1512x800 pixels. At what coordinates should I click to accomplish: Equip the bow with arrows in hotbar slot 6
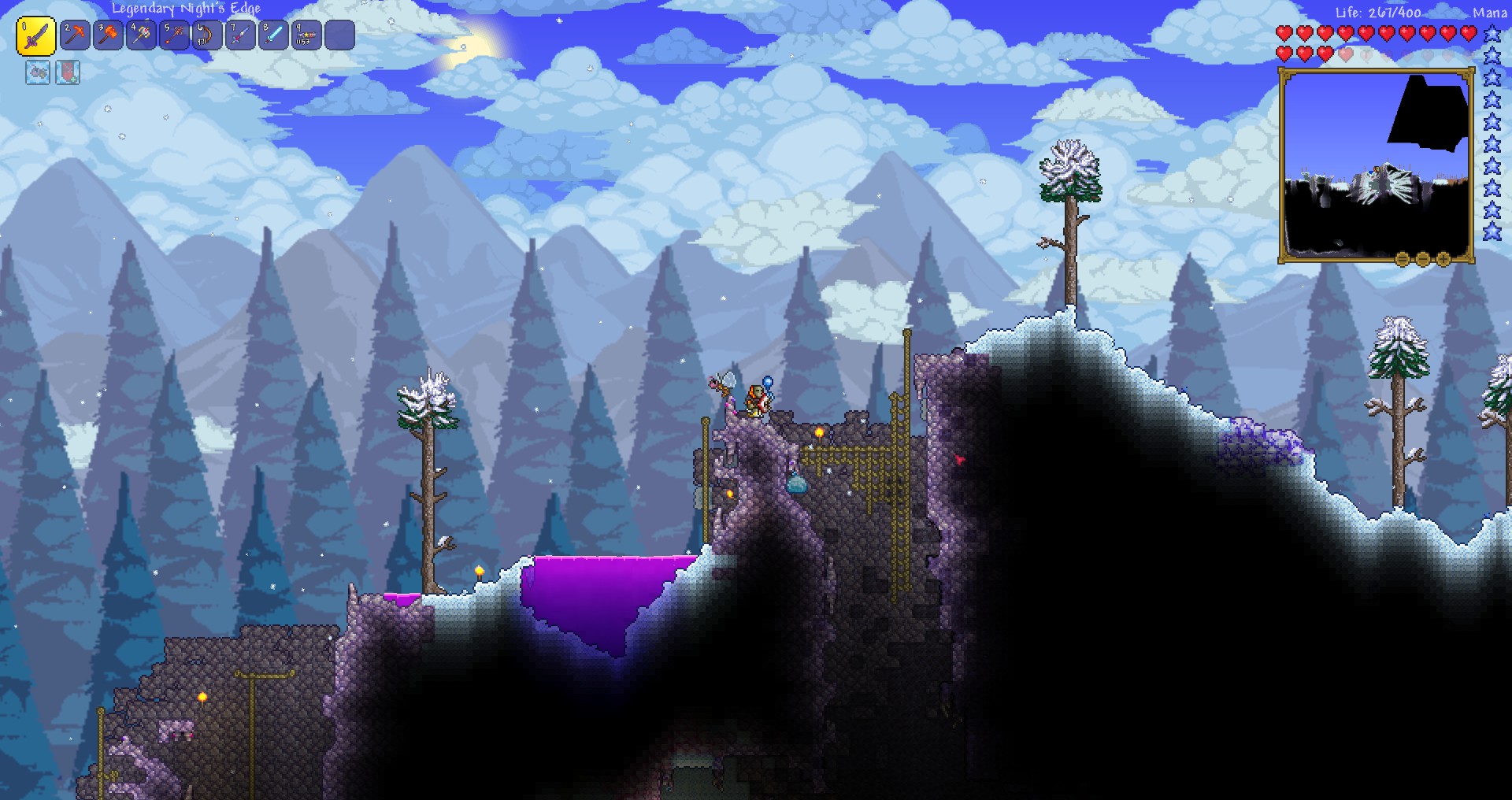point(206,35)
